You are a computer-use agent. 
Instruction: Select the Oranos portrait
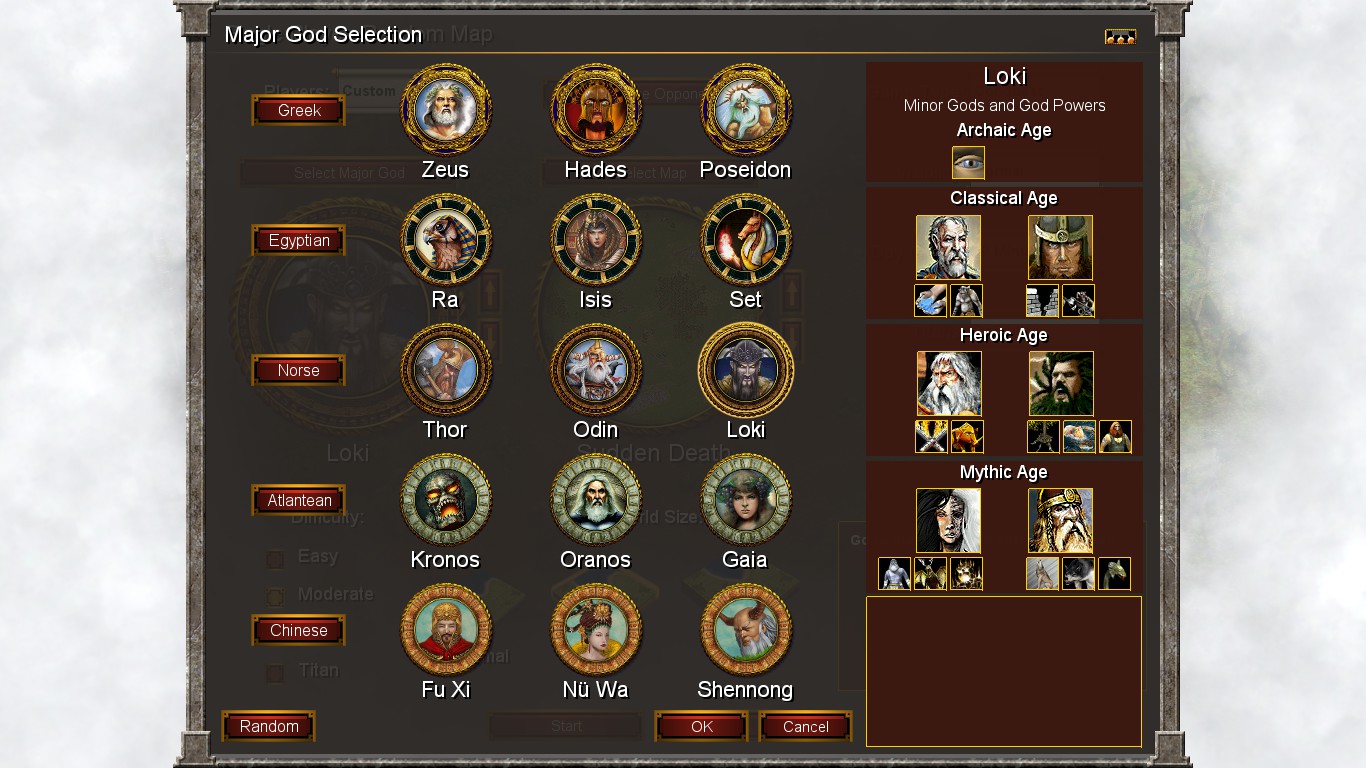pos(596,500)
